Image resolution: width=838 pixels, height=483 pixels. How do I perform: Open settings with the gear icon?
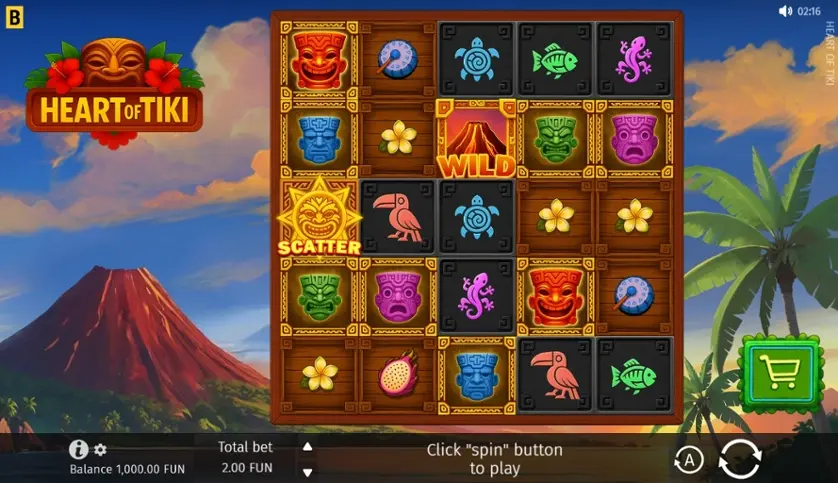[100, 450]
